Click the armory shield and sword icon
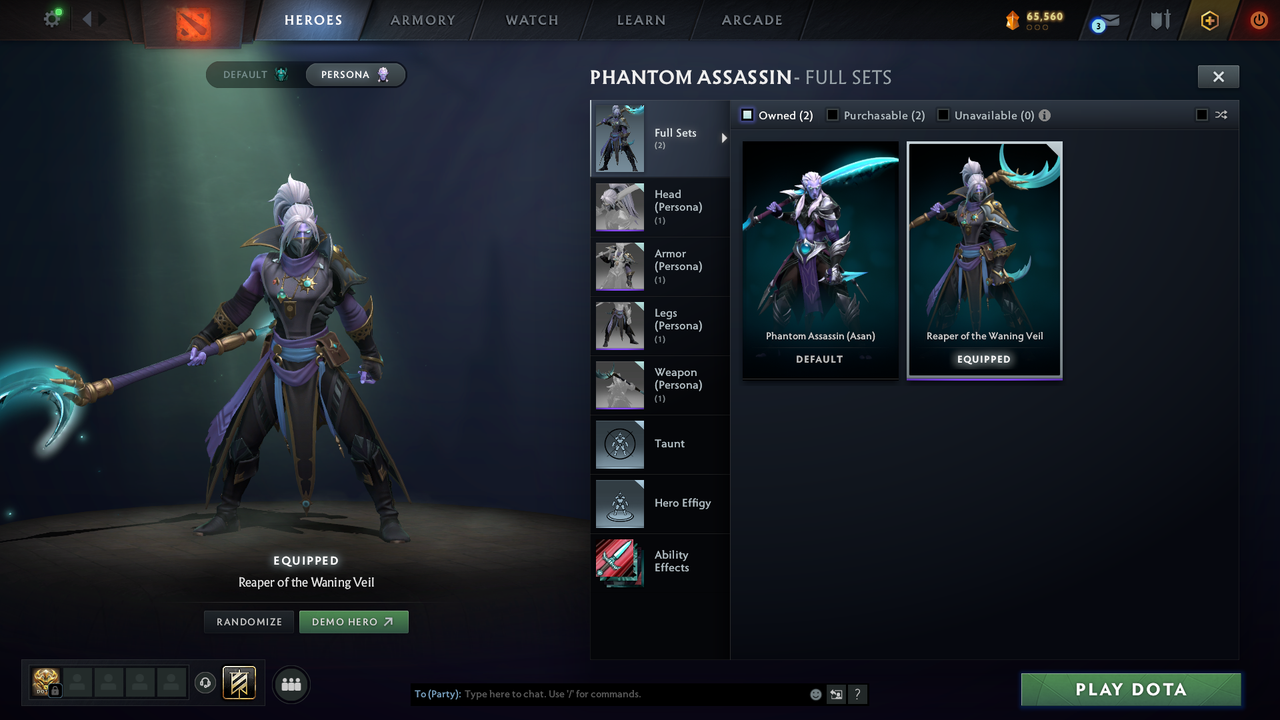Screen dimensions: 1280x720 point(1158,20)
